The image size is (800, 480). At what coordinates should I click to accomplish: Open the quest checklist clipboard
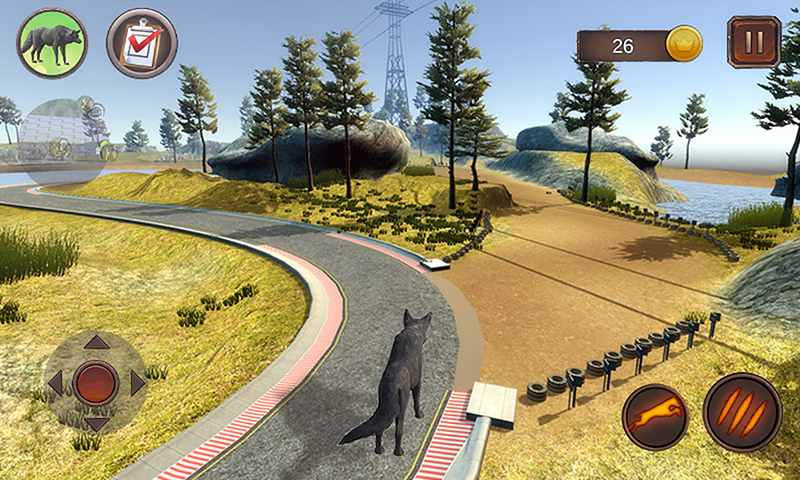(142, 43)
